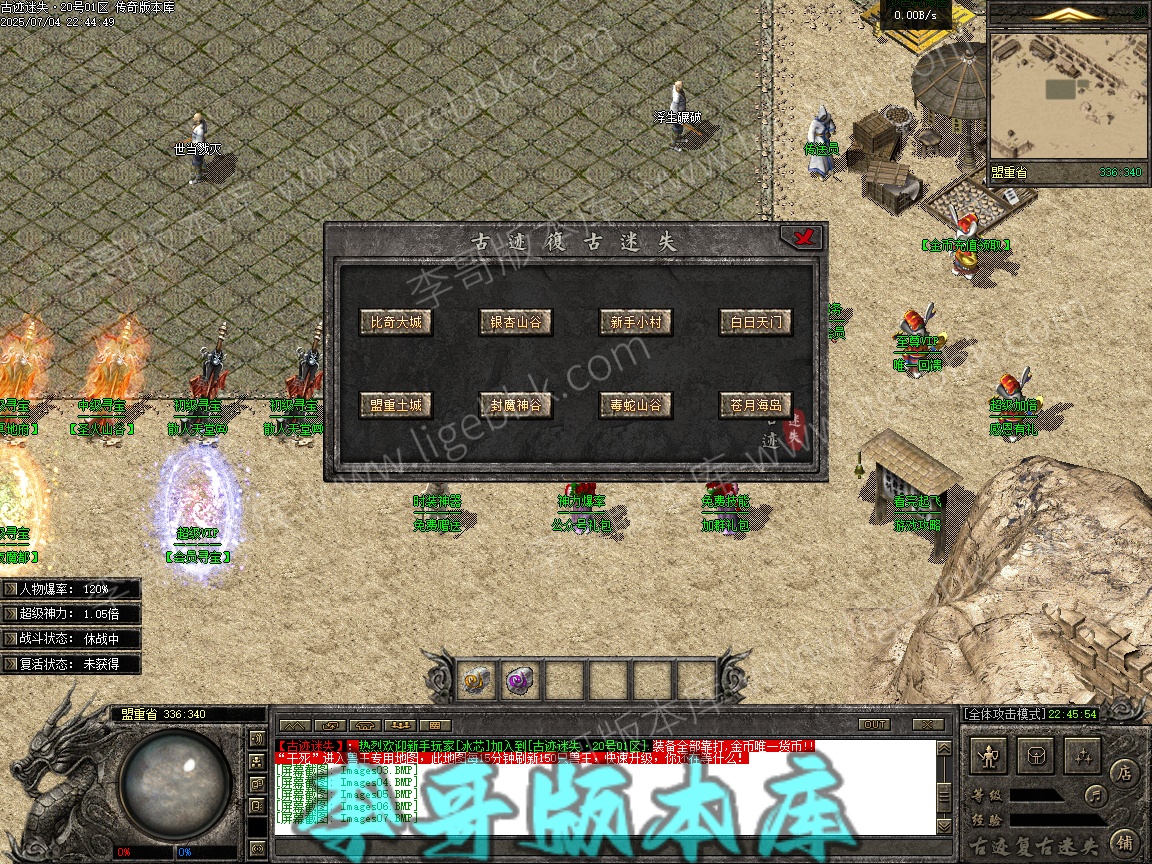1152x864 pixels.
Task: Click the OUT button above the chat
Action: 874,724
